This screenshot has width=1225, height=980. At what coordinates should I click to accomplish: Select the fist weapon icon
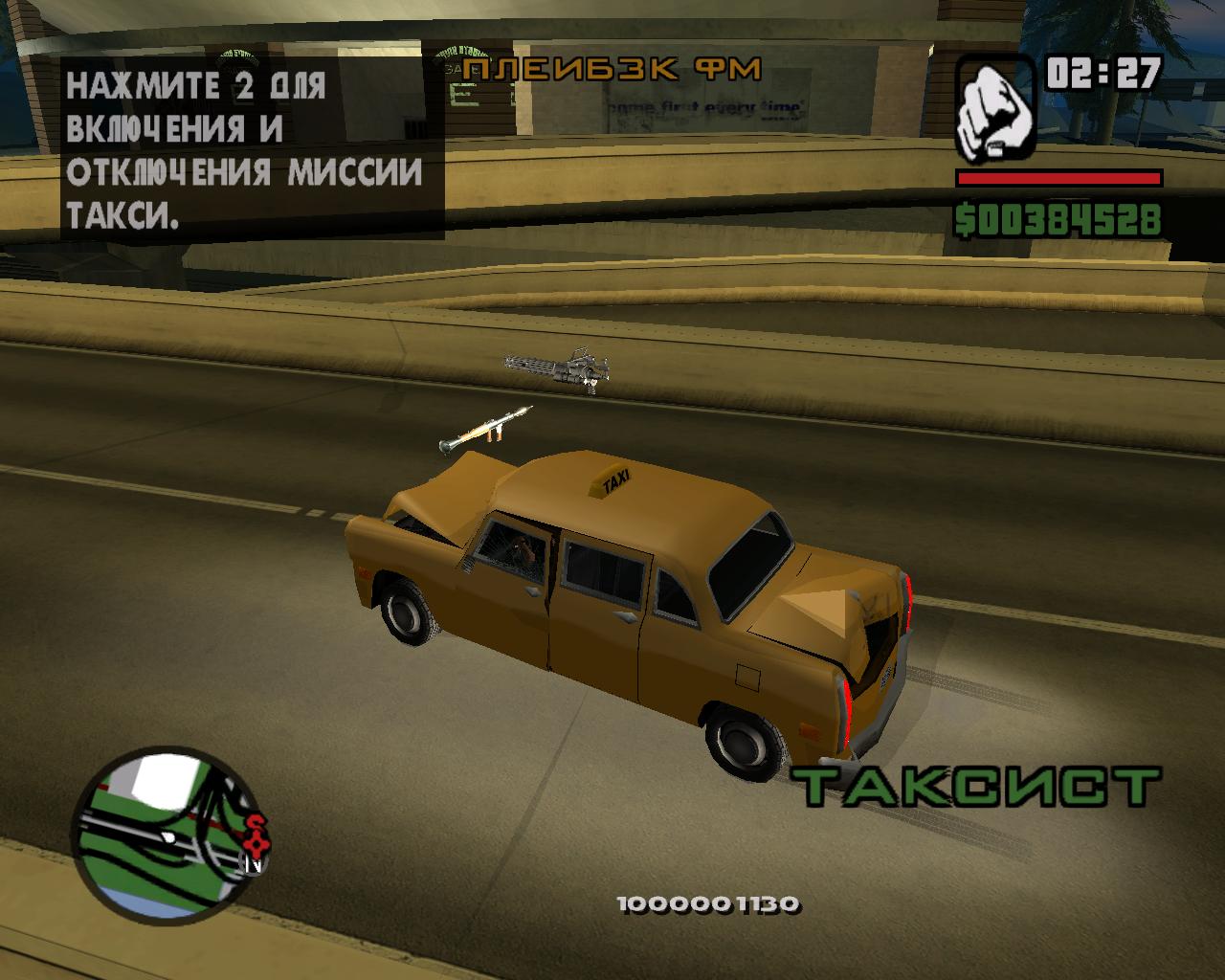[x=995, y=108]
